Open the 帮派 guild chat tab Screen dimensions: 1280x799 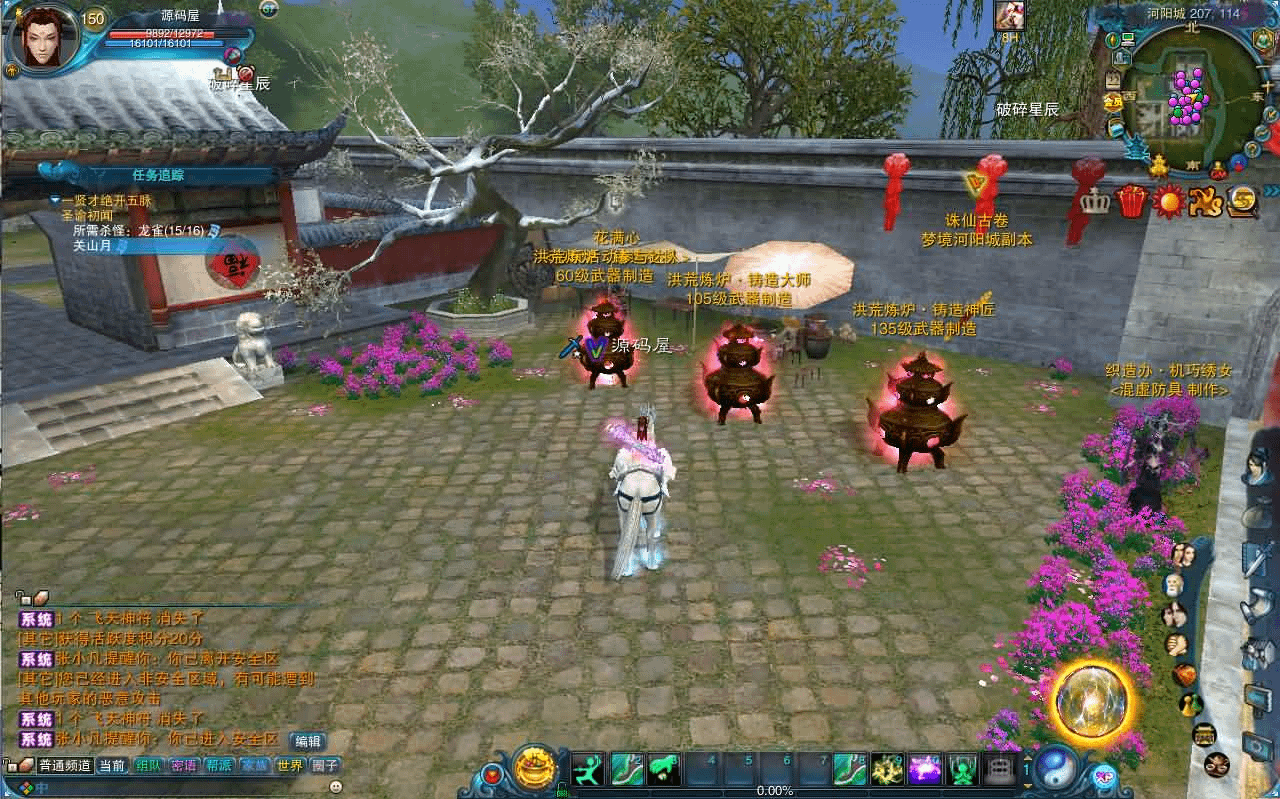[218, 766]
